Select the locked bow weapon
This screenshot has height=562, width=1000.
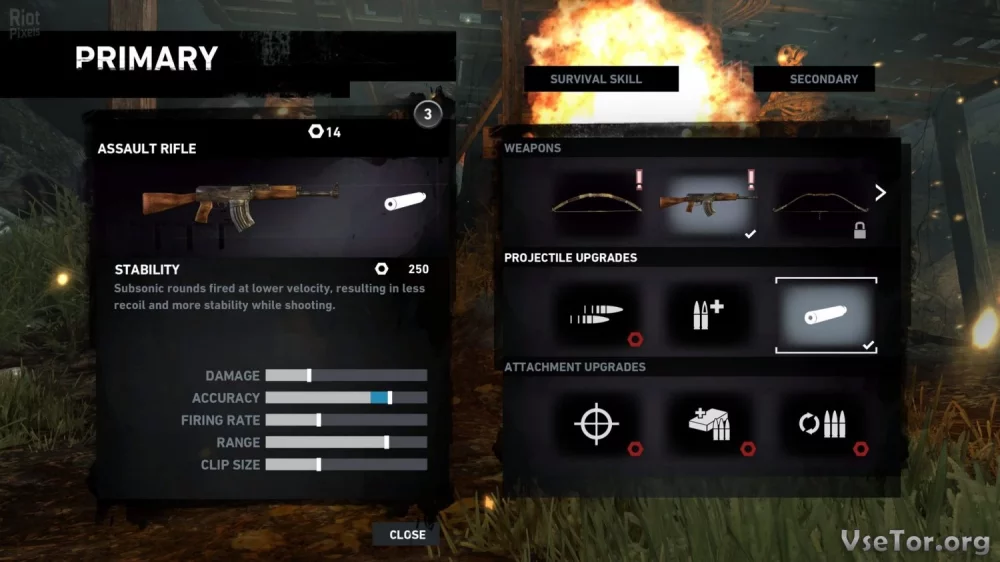coord(821,203)
